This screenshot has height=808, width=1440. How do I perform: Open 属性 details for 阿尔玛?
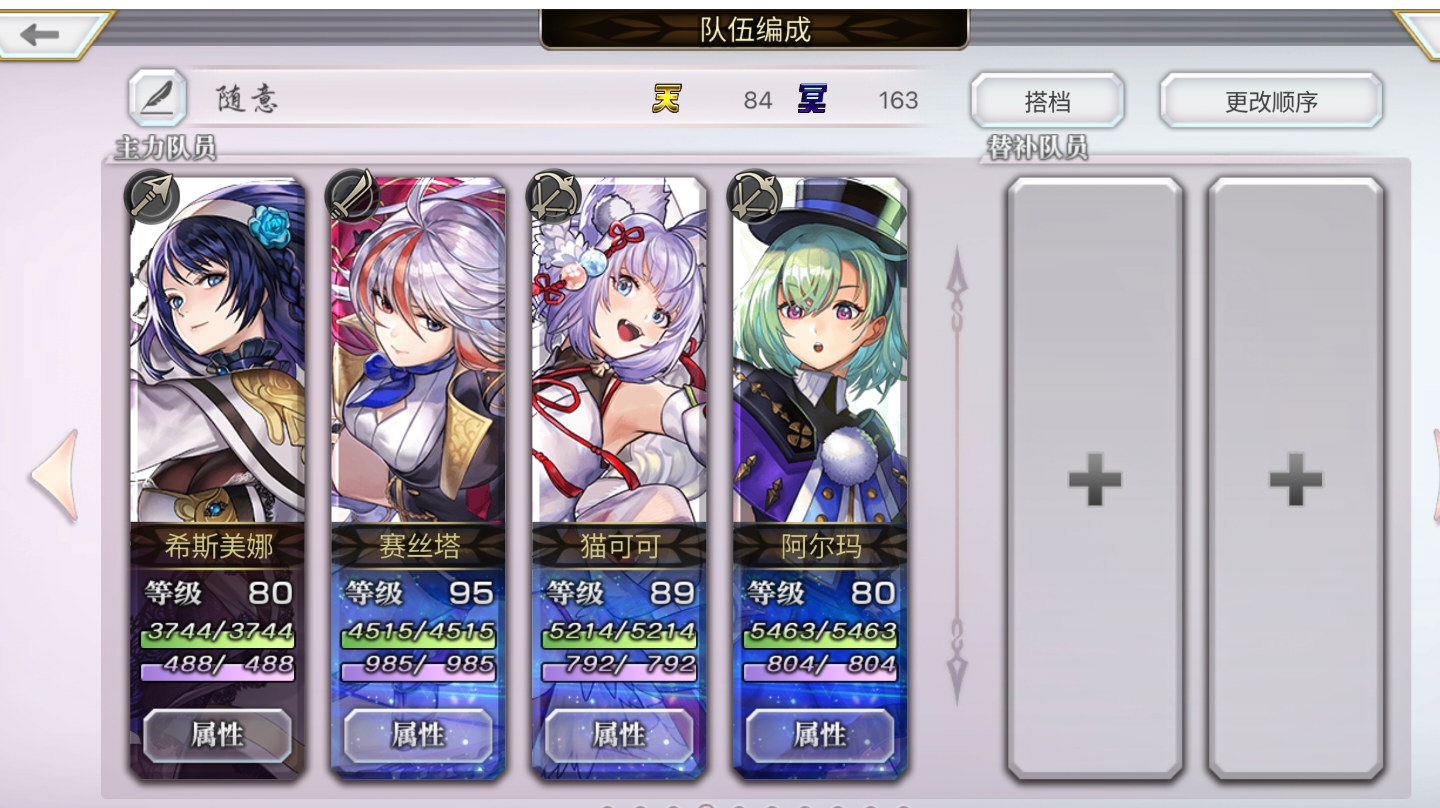click(x=820, y=734)
